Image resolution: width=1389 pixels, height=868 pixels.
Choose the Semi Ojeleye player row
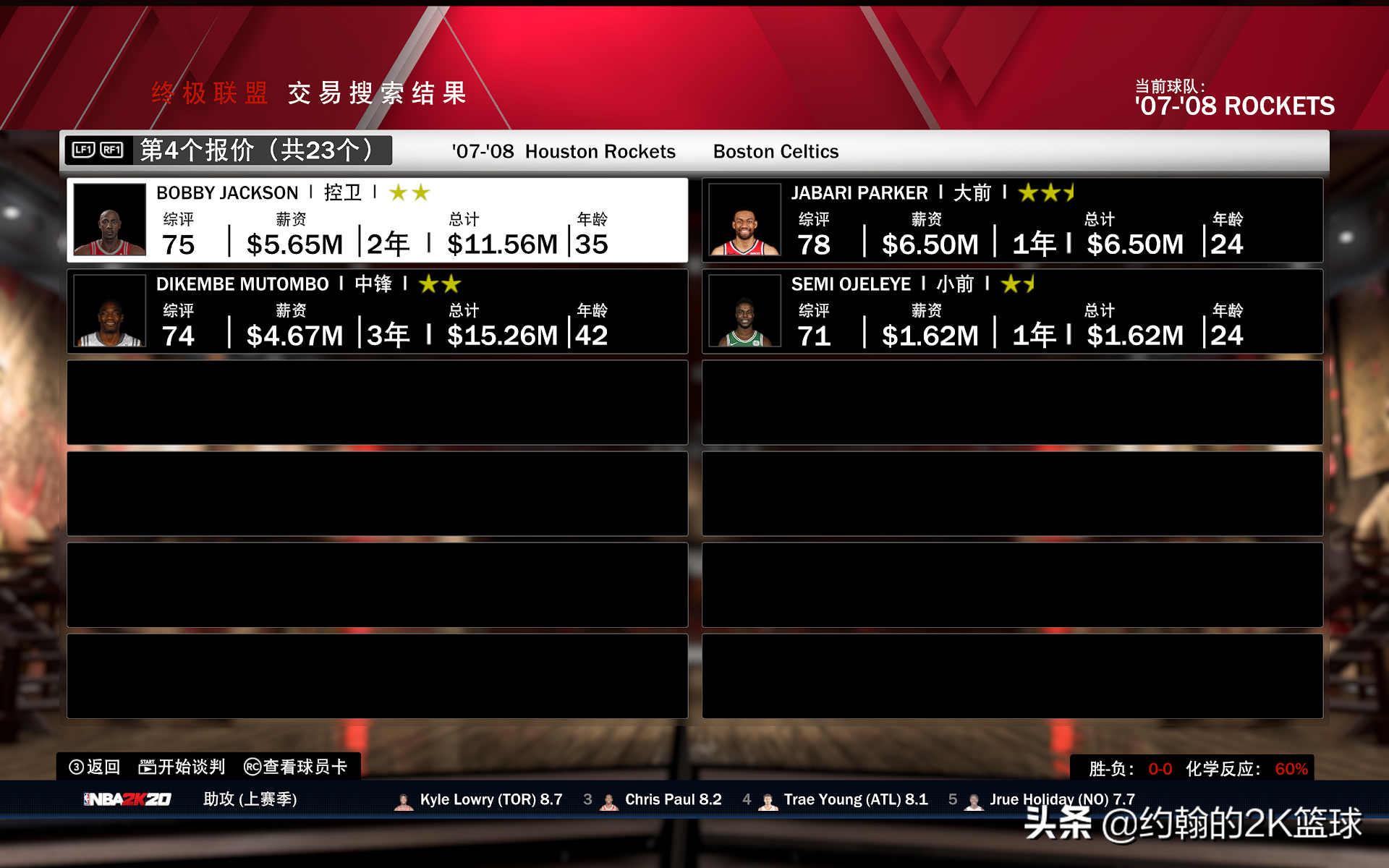[1011, 311]
